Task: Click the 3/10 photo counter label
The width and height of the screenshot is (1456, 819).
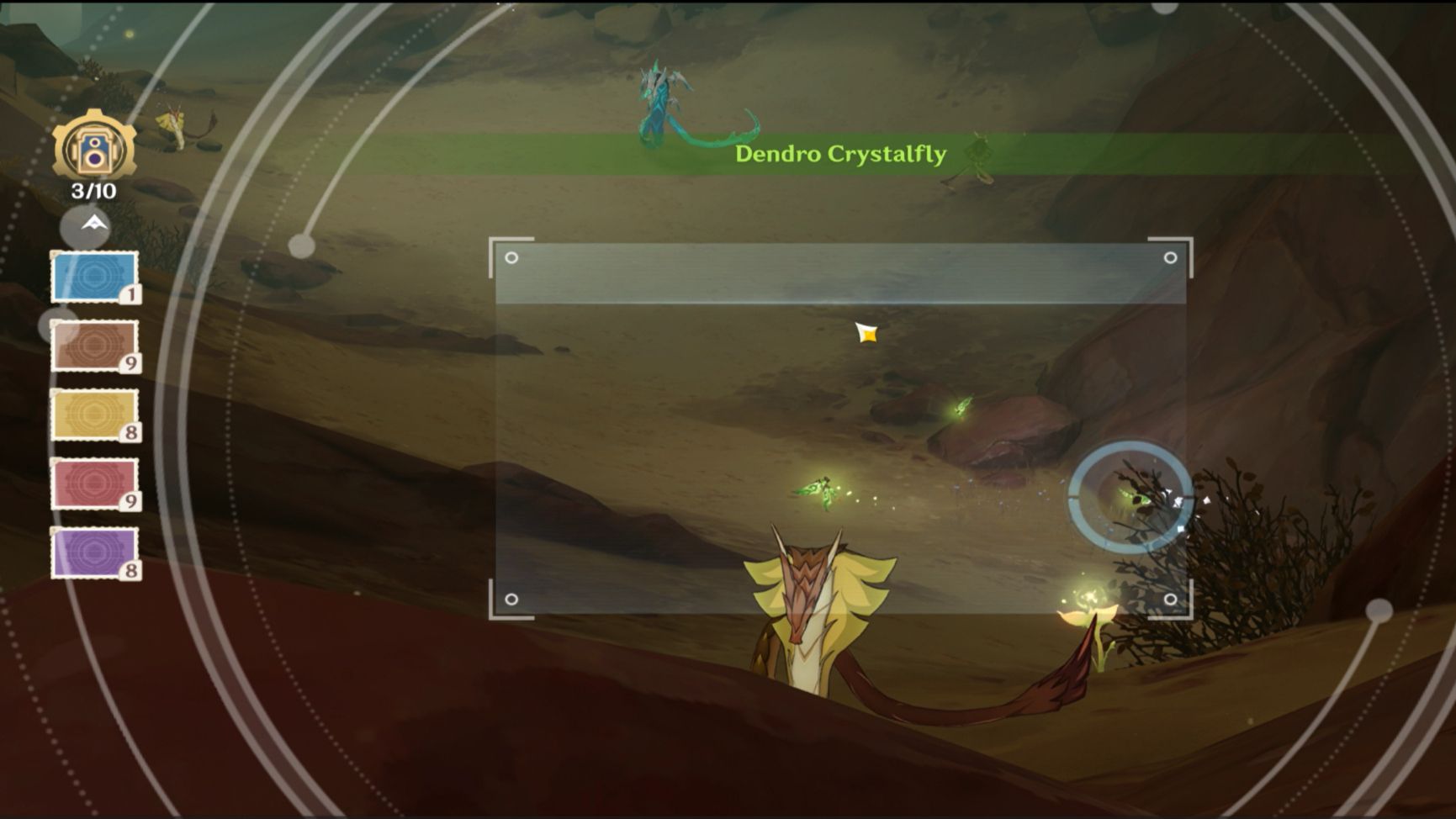Action: point(93,191)
